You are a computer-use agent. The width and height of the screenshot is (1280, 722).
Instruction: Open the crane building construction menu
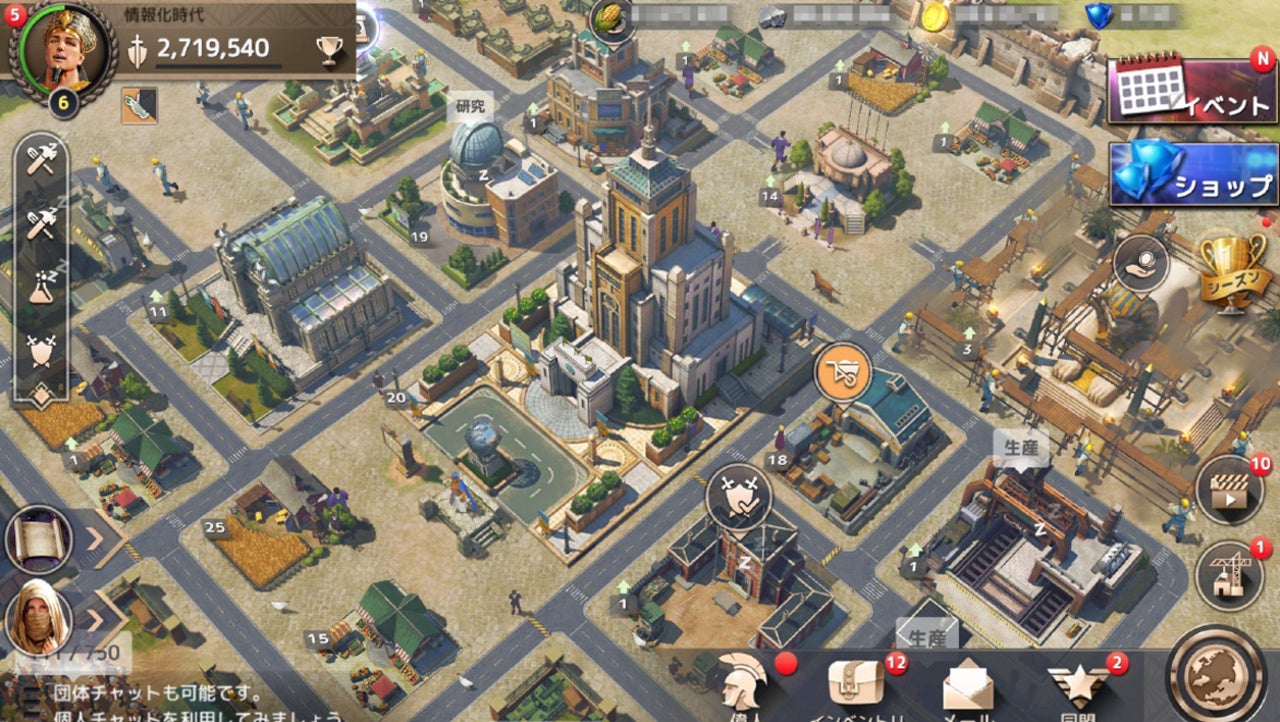tap(1229, 577)
